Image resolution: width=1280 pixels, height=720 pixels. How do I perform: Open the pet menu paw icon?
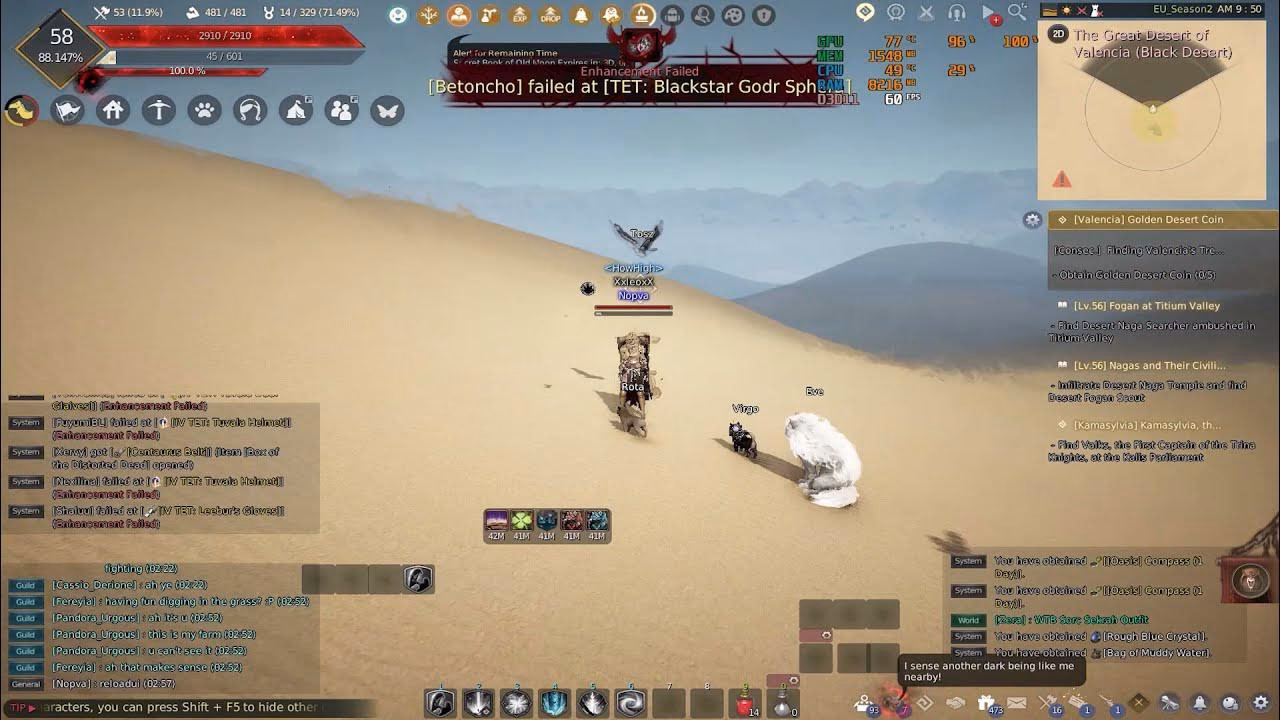click(204, 110)
